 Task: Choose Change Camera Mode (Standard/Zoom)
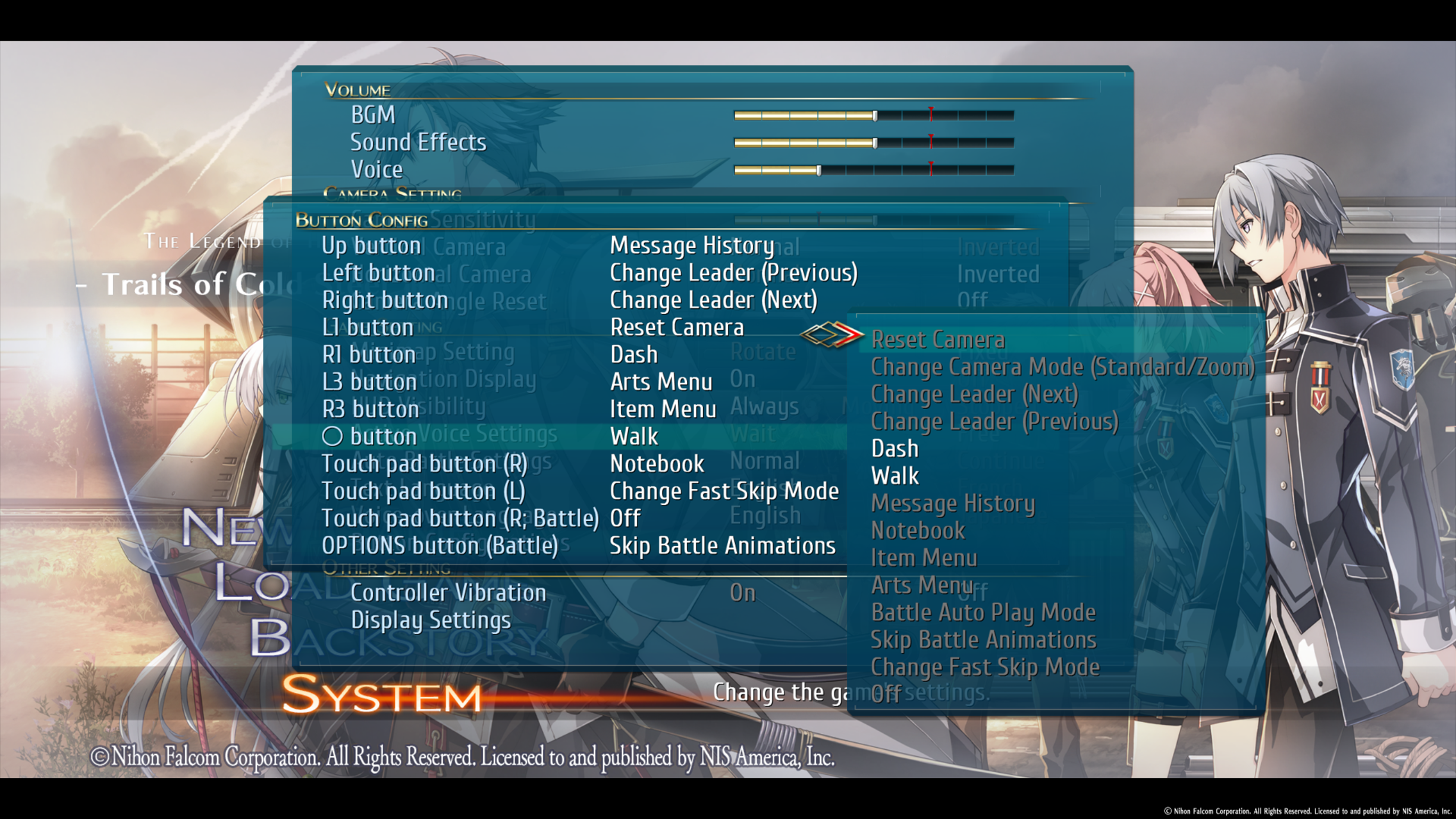tap(1062, 367)
